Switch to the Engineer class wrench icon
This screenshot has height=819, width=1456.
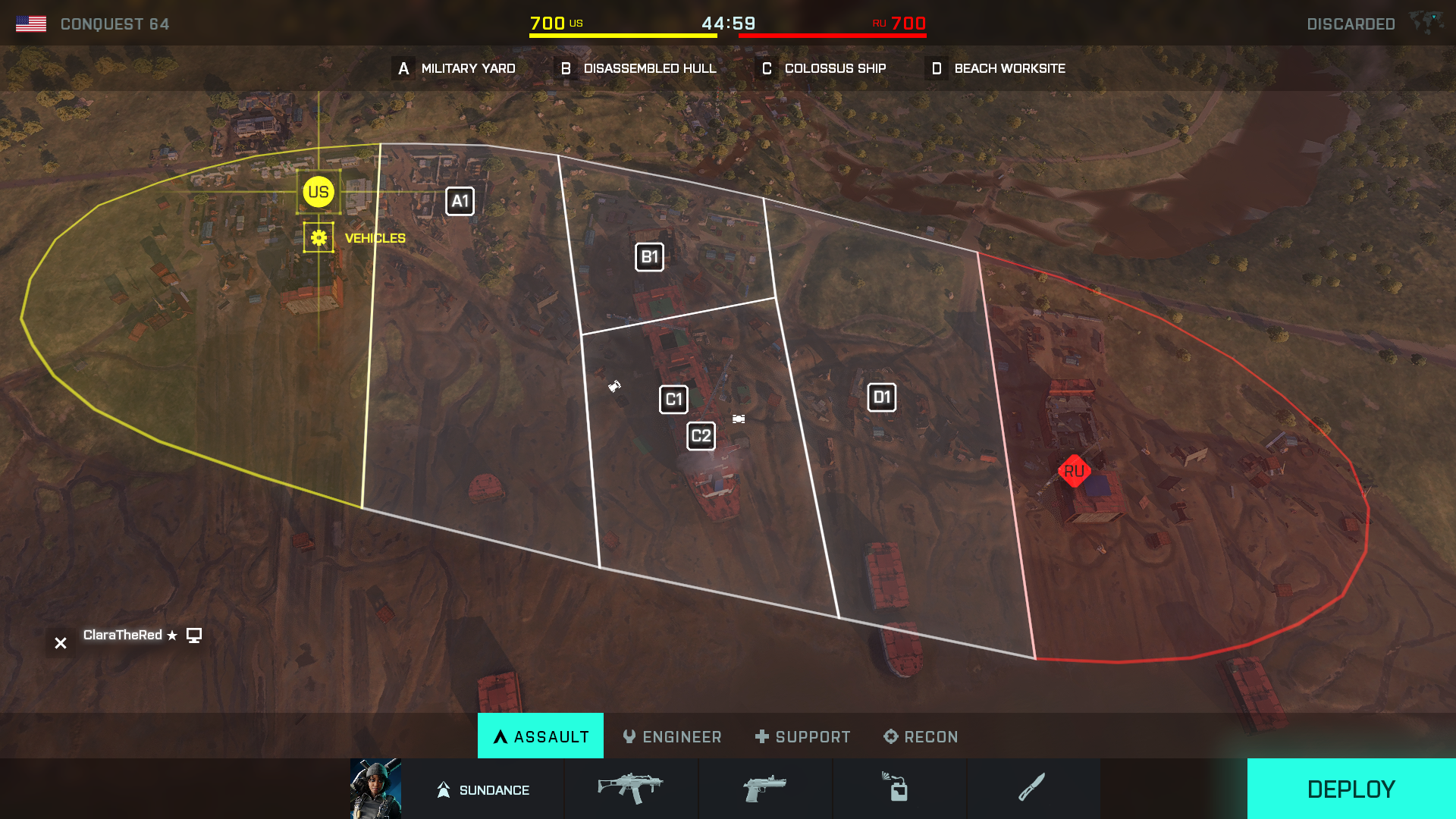[x=629, y=736]
